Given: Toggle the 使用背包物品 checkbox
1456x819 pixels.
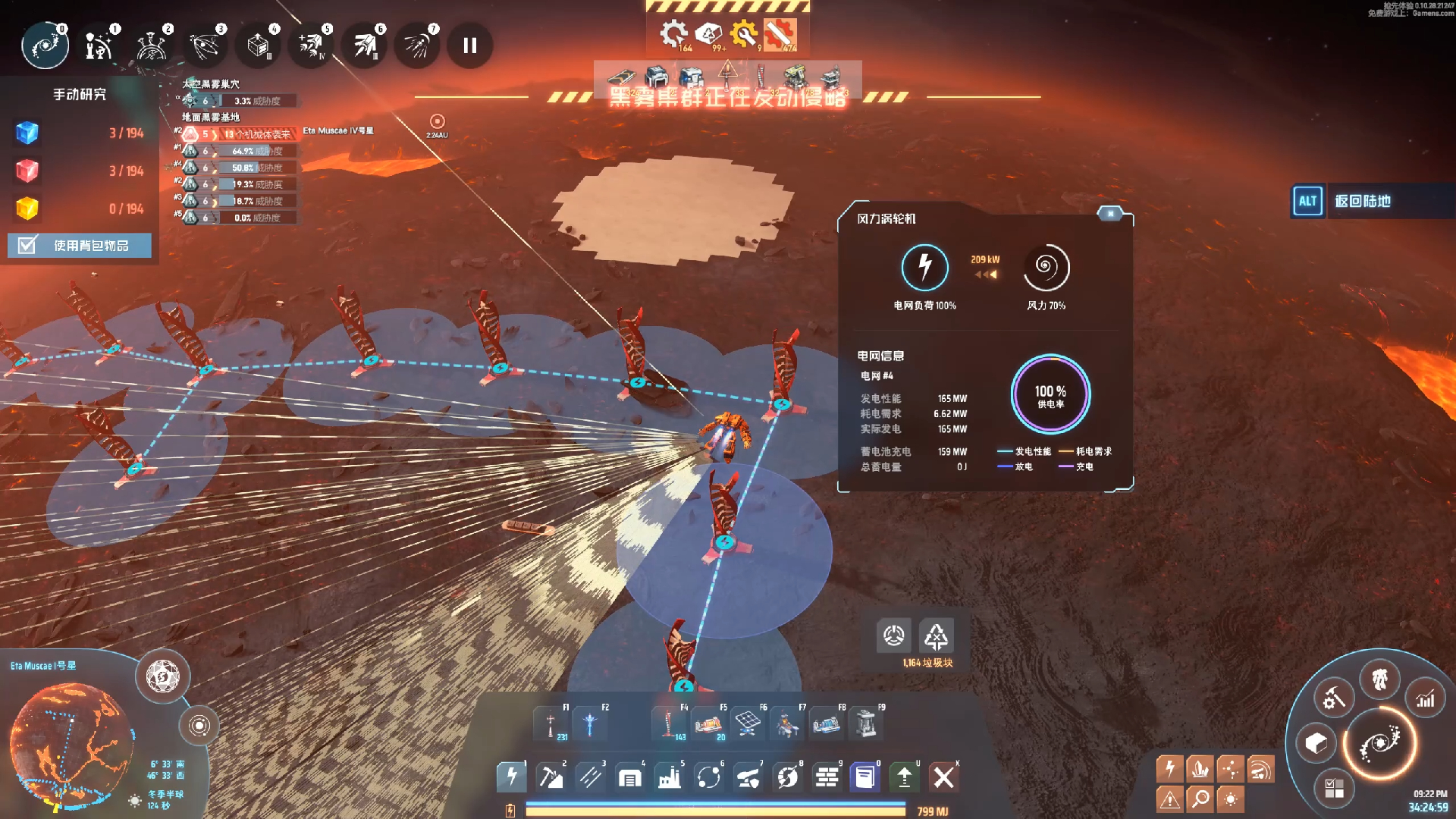Looking at the screenshot, I should click(x=27, y=245).
